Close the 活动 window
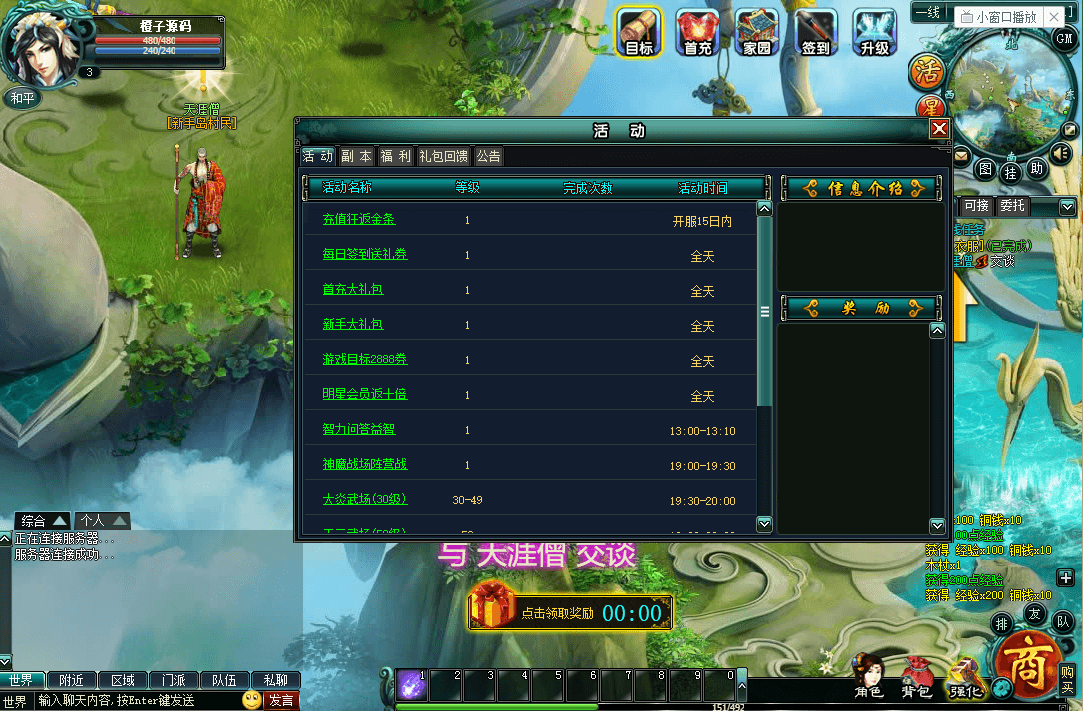The image size is (1083, 711). click(x=939, y=129)
